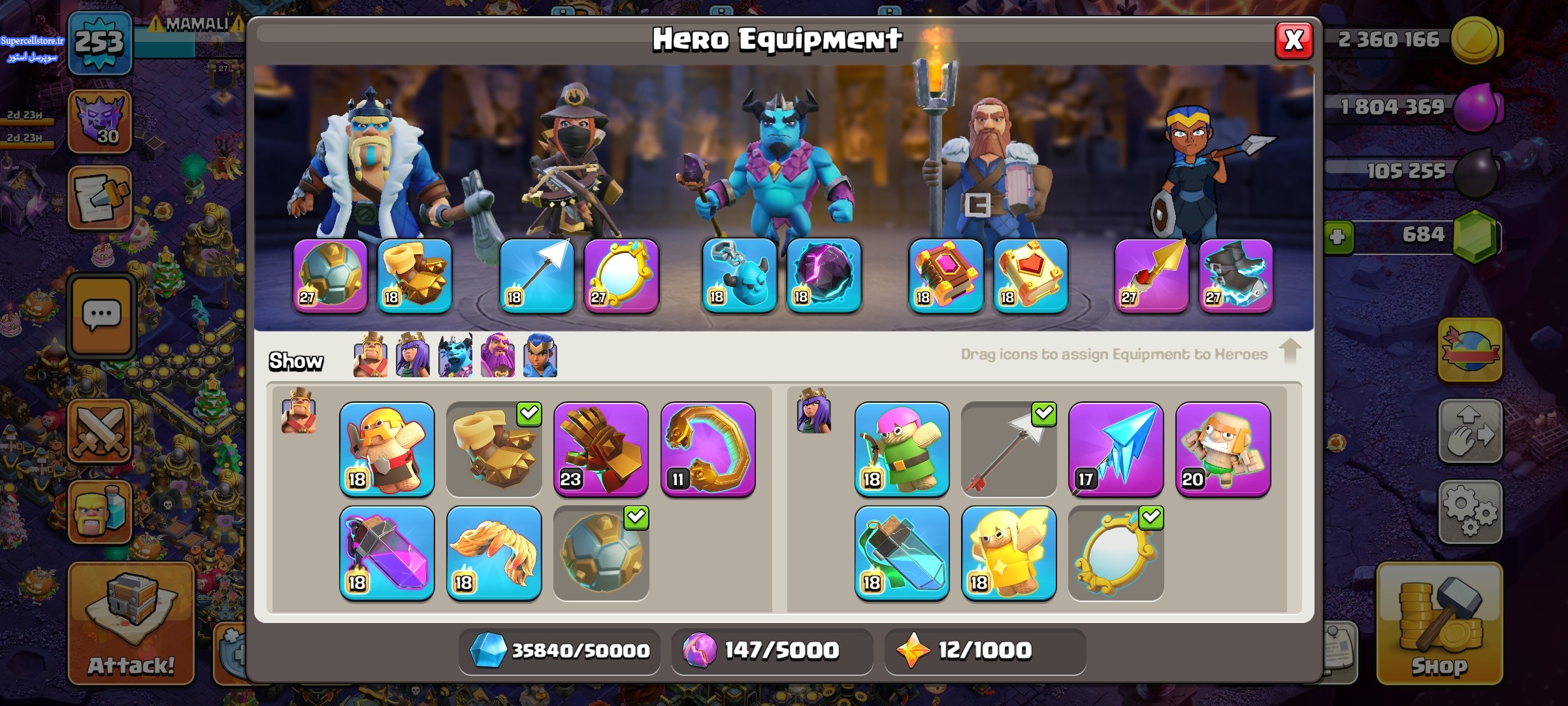Select the Archer Puppet equipment
The image size is (1568, 706).
click(902, 449)
